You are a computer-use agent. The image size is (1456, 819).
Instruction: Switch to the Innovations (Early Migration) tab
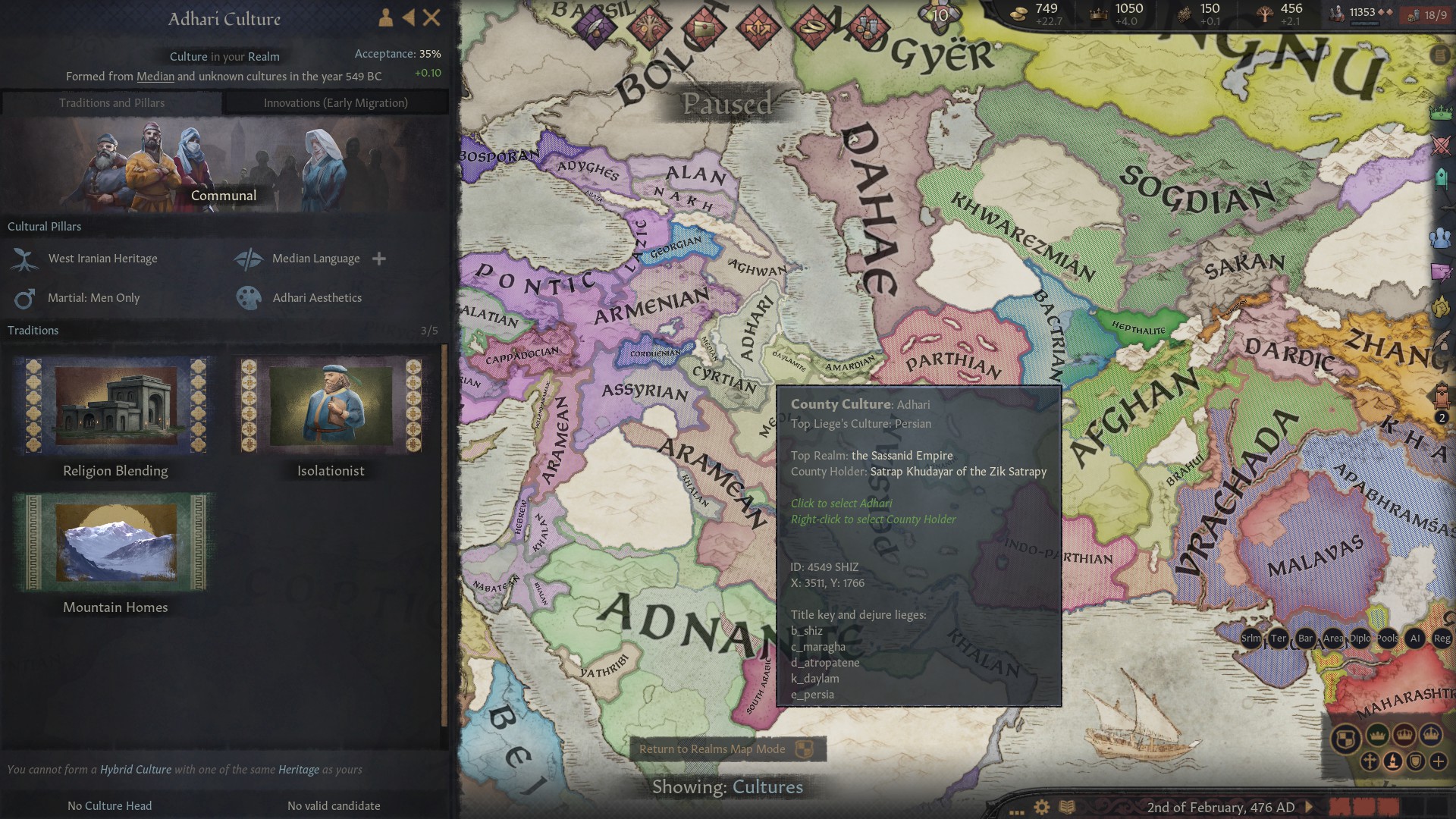(336, 102)
